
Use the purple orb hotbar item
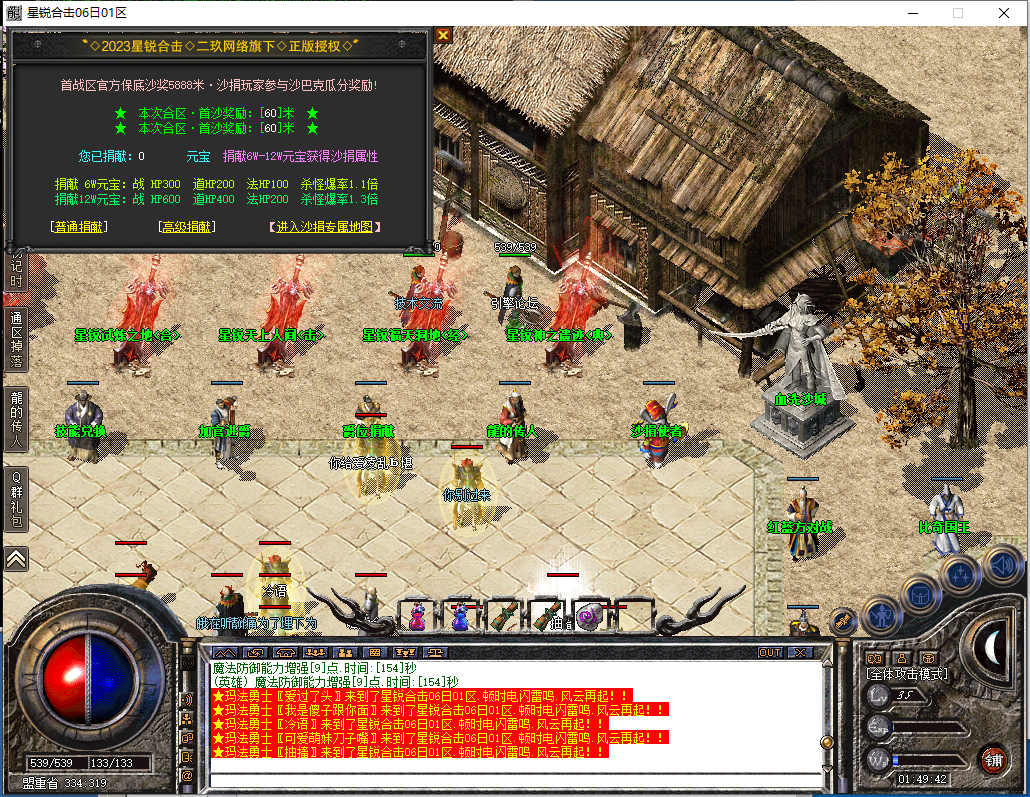(590, 616)
